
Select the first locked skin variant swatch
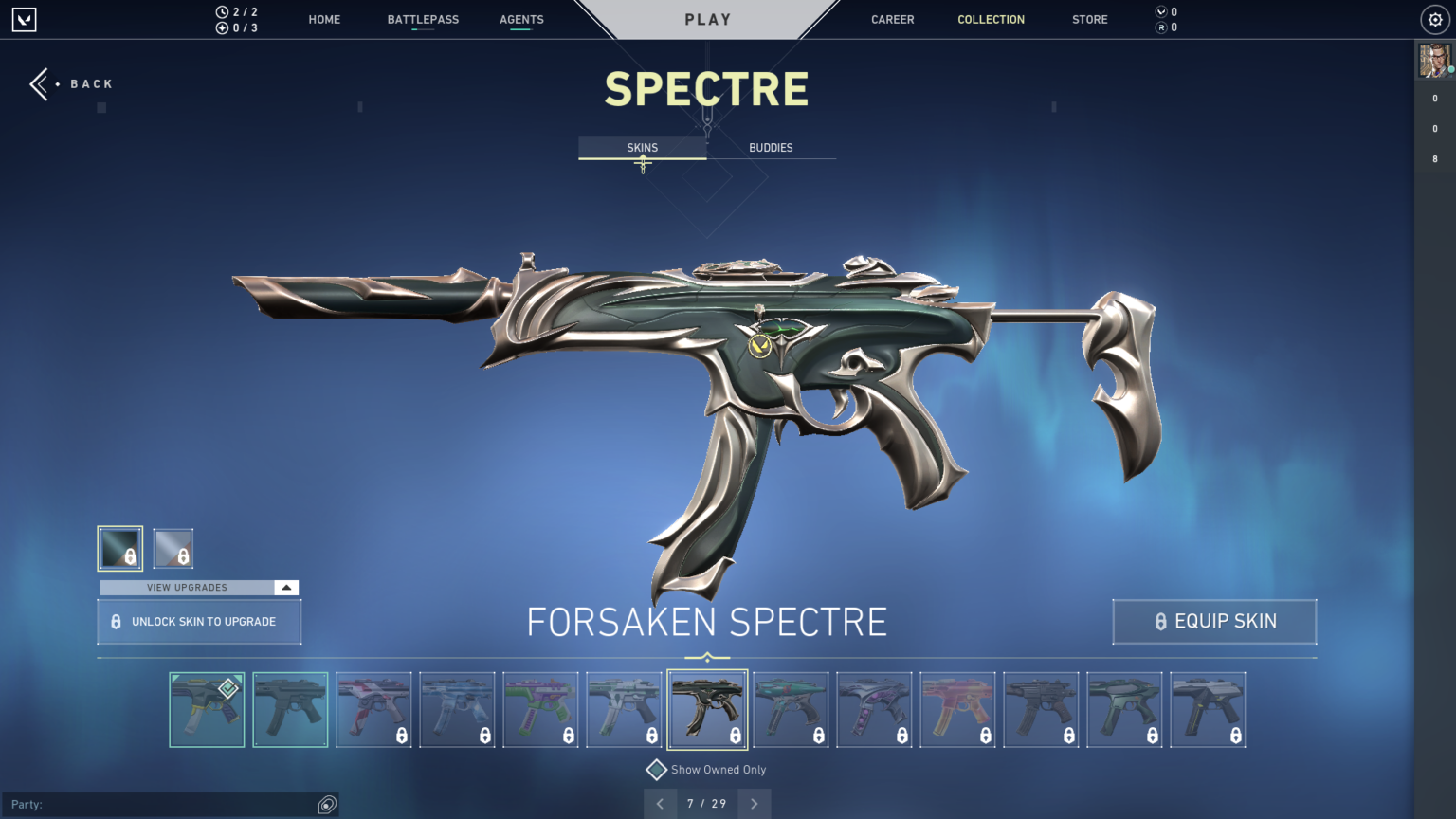click(x=119, y=548)
